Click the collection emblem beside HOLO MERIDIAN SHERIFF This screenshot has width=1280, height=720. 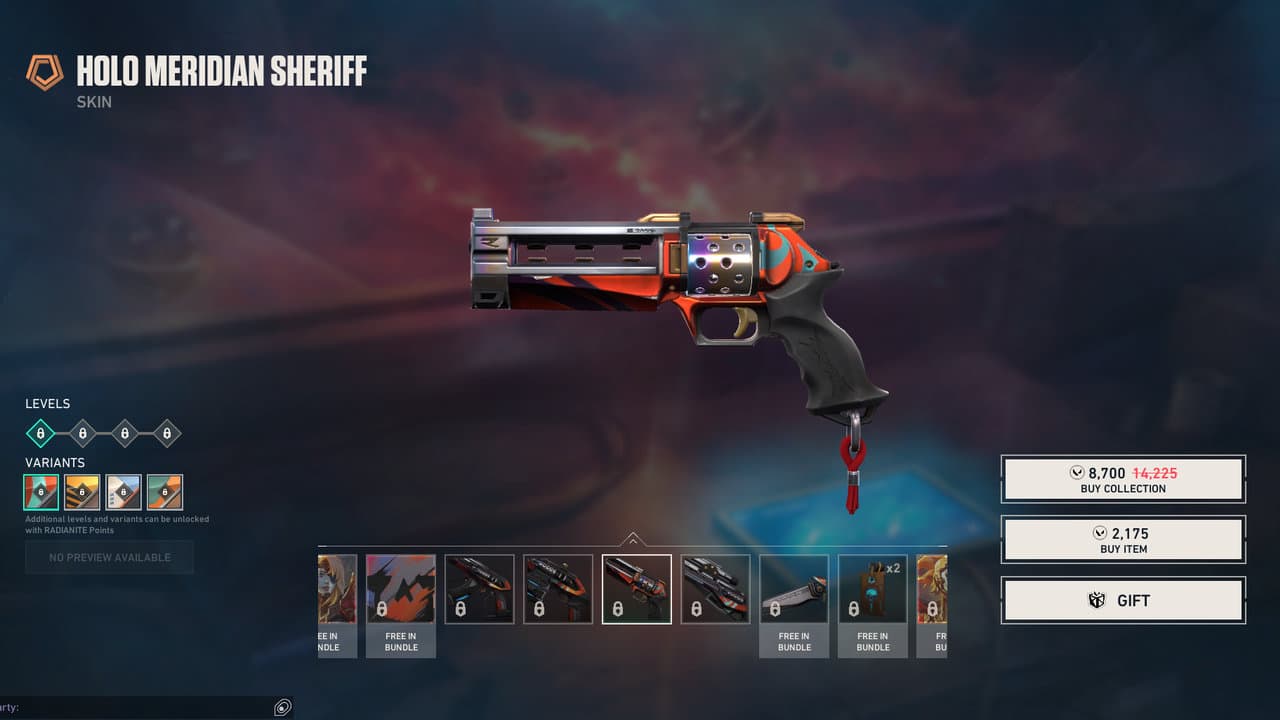pyautogui.click(x=44, y=71)
